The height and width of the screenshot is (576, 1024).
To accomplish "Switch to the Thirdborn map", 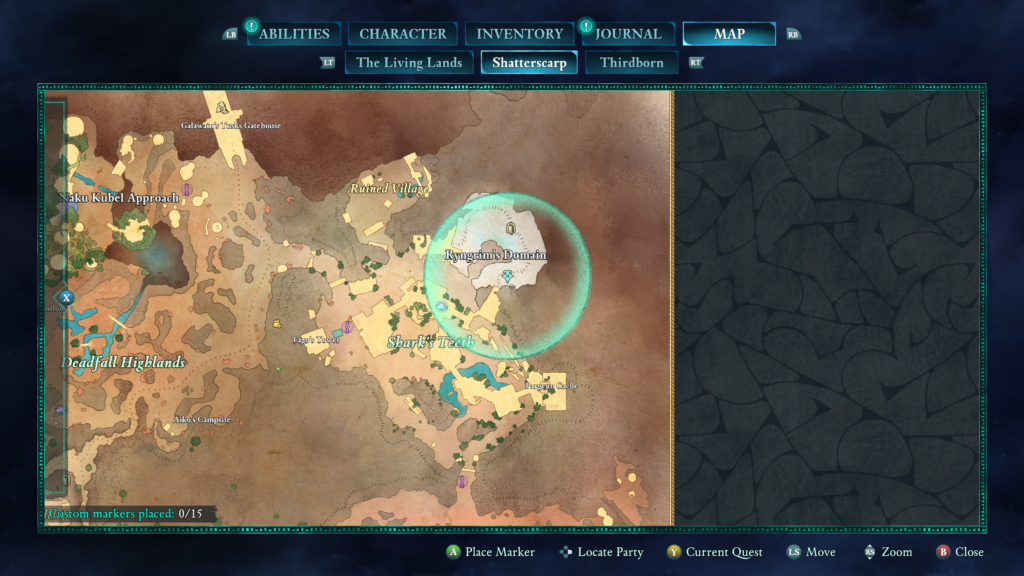I will [x=631, y=62].
